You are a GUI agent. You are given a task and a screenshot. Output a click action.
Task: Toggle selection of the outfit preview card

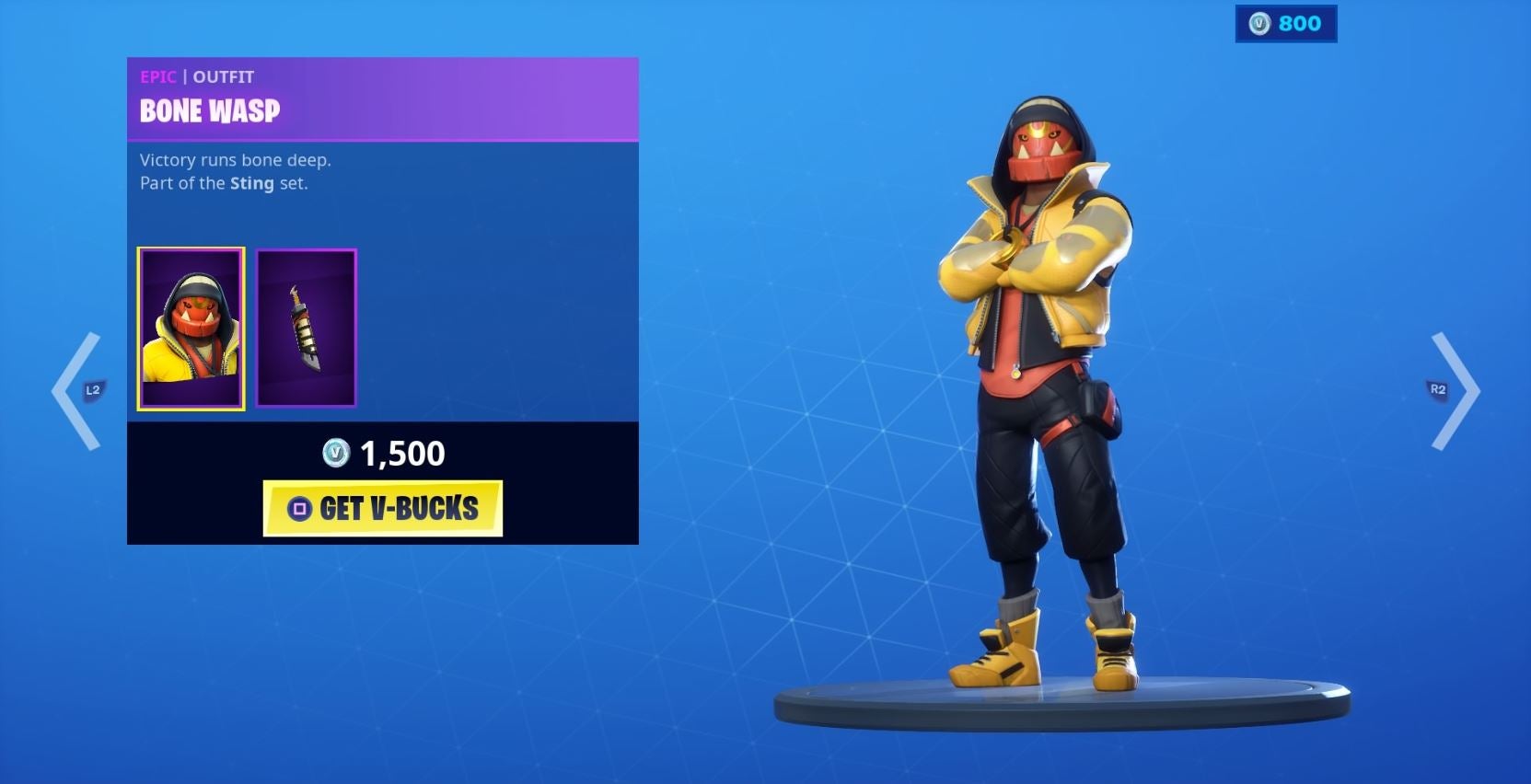pos(191,327)
